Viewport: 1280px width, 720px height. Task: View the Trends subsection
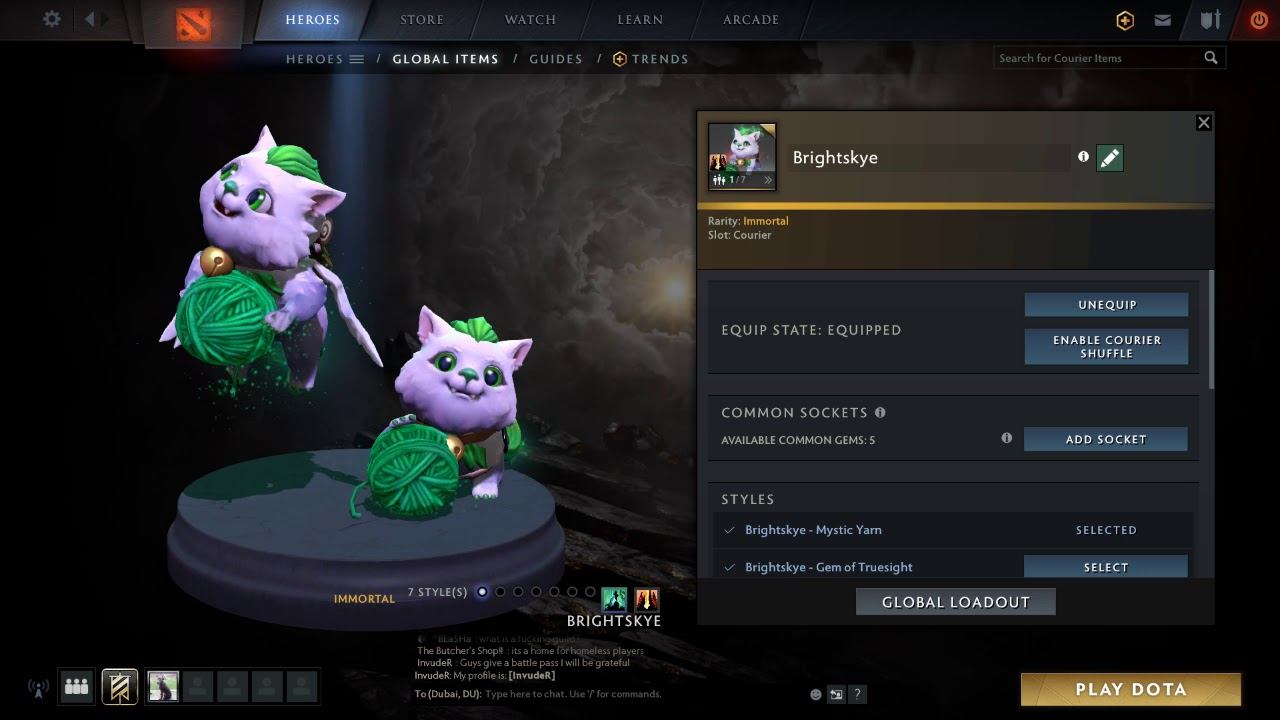coord(651,59)
